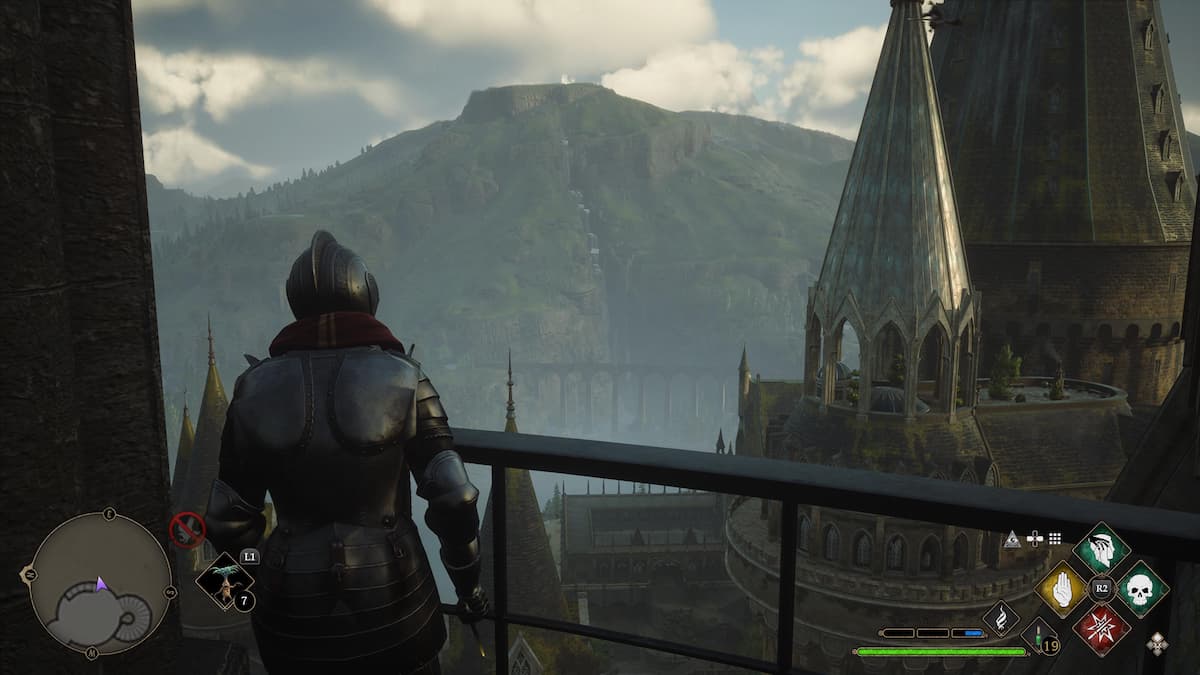Select the Mandrake item slot
Image resolution: width=1200 pixels, height=675 pixels.
[x=223, y=581]
